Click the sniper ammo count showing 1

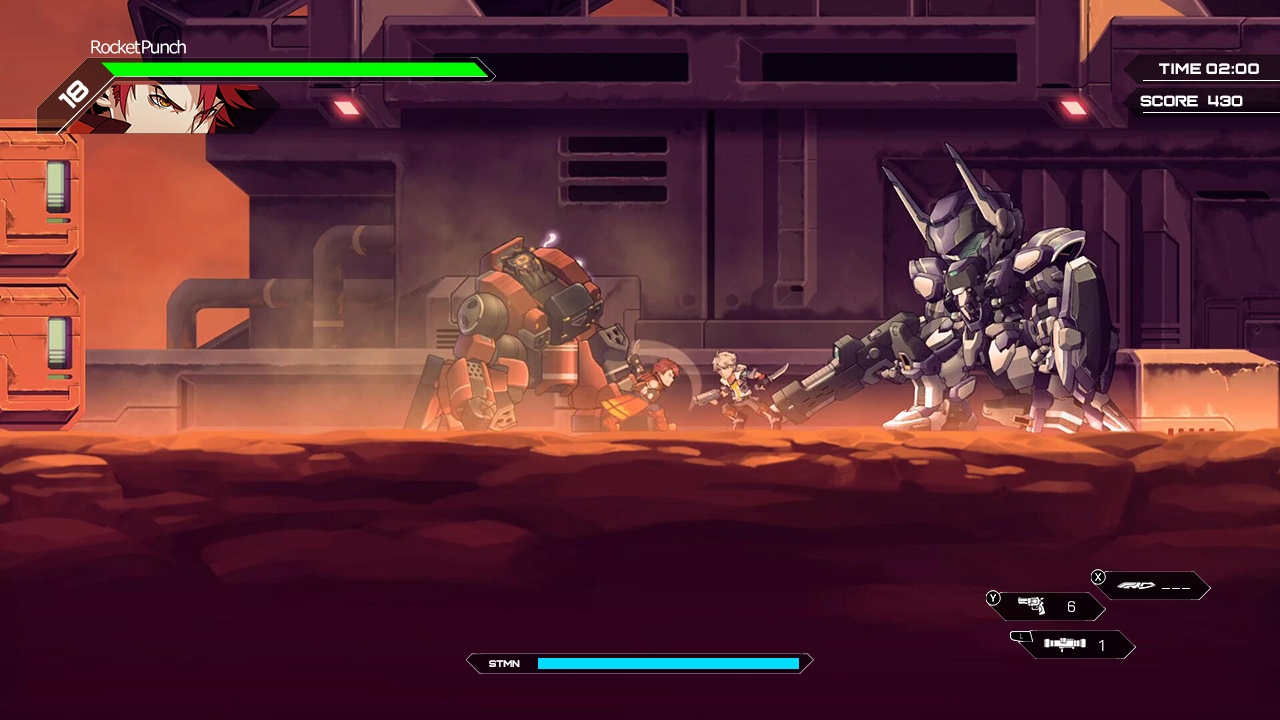click(x=1102, y=646)
